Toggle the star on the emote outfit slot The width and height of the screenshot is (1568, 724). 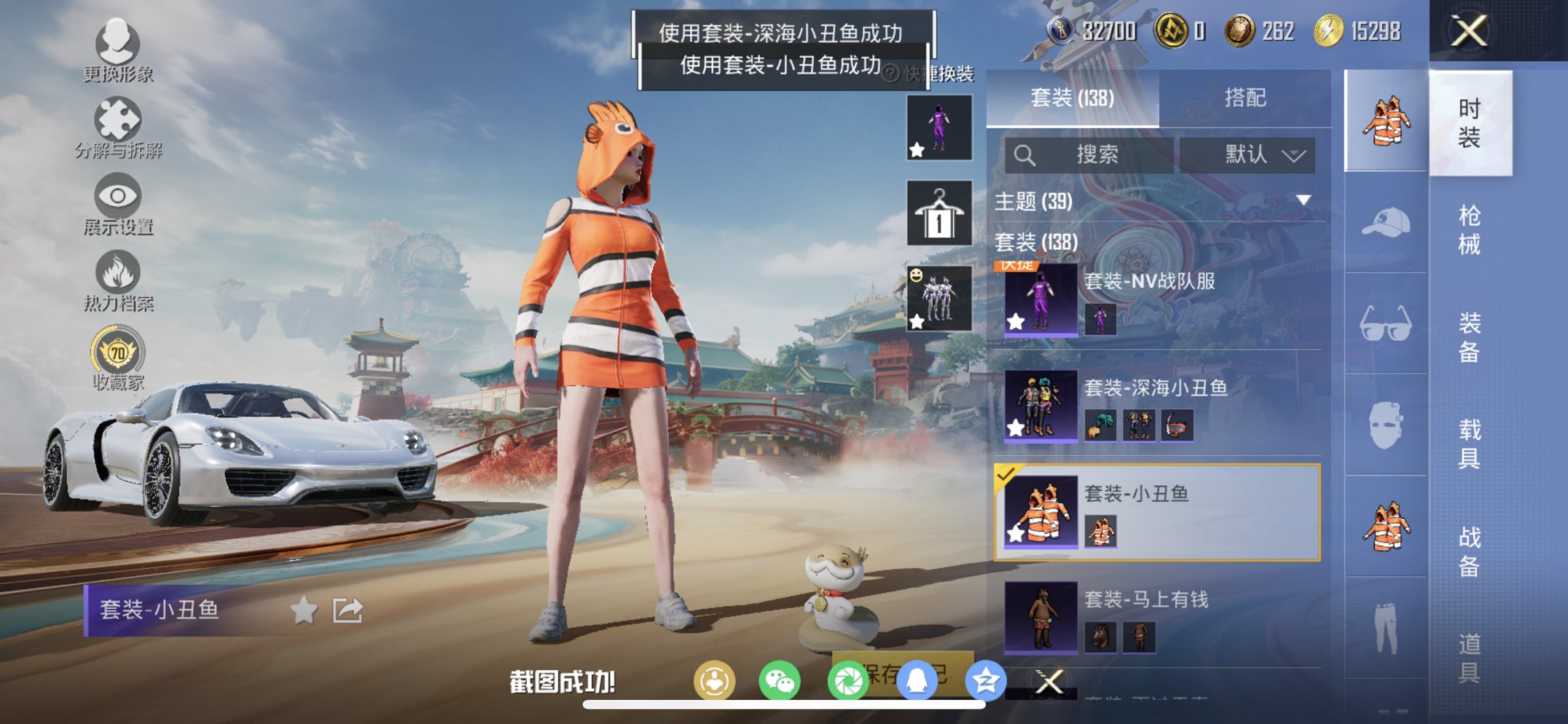coord(917,320)
